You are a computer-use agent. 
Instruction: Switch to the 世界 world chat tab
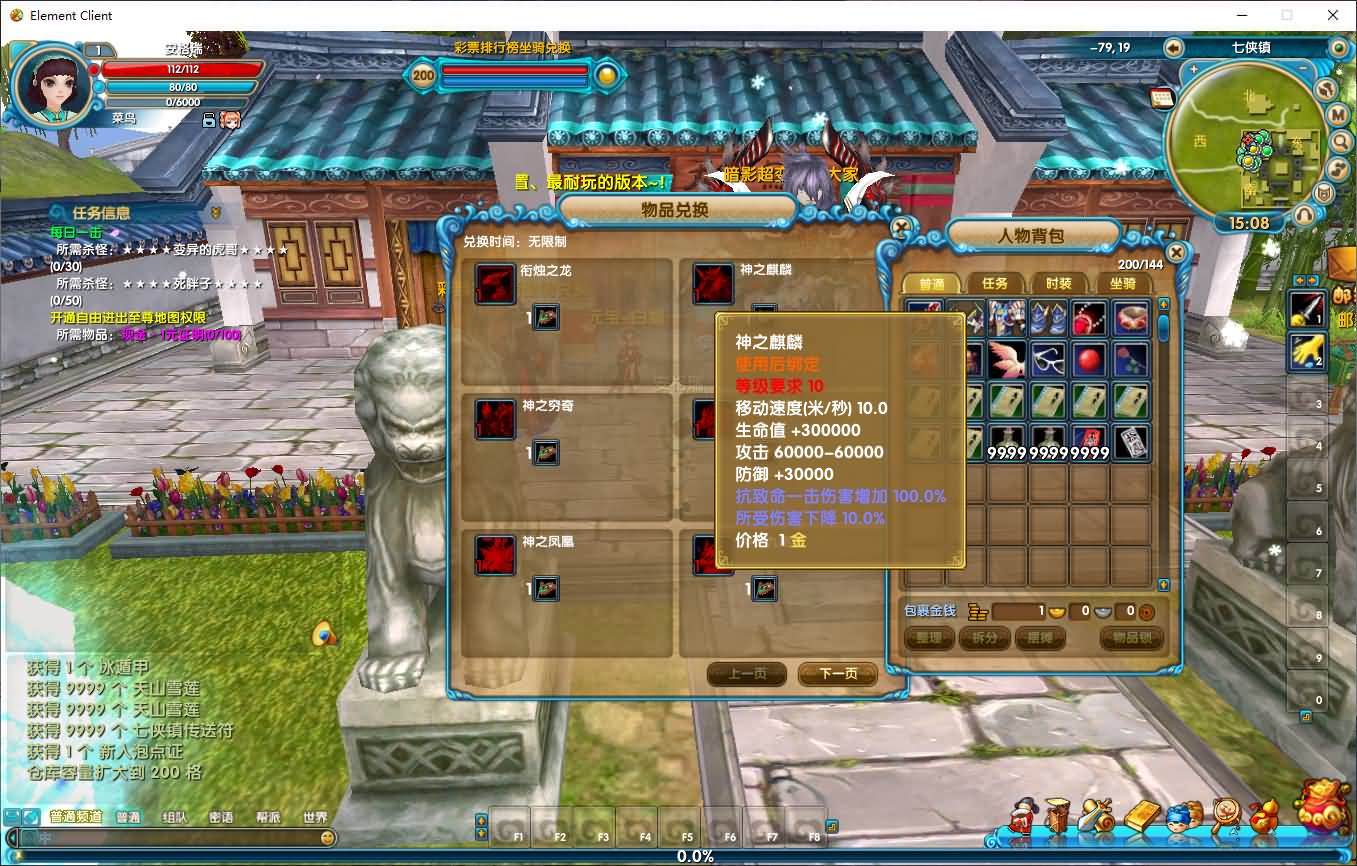[314, 816]
